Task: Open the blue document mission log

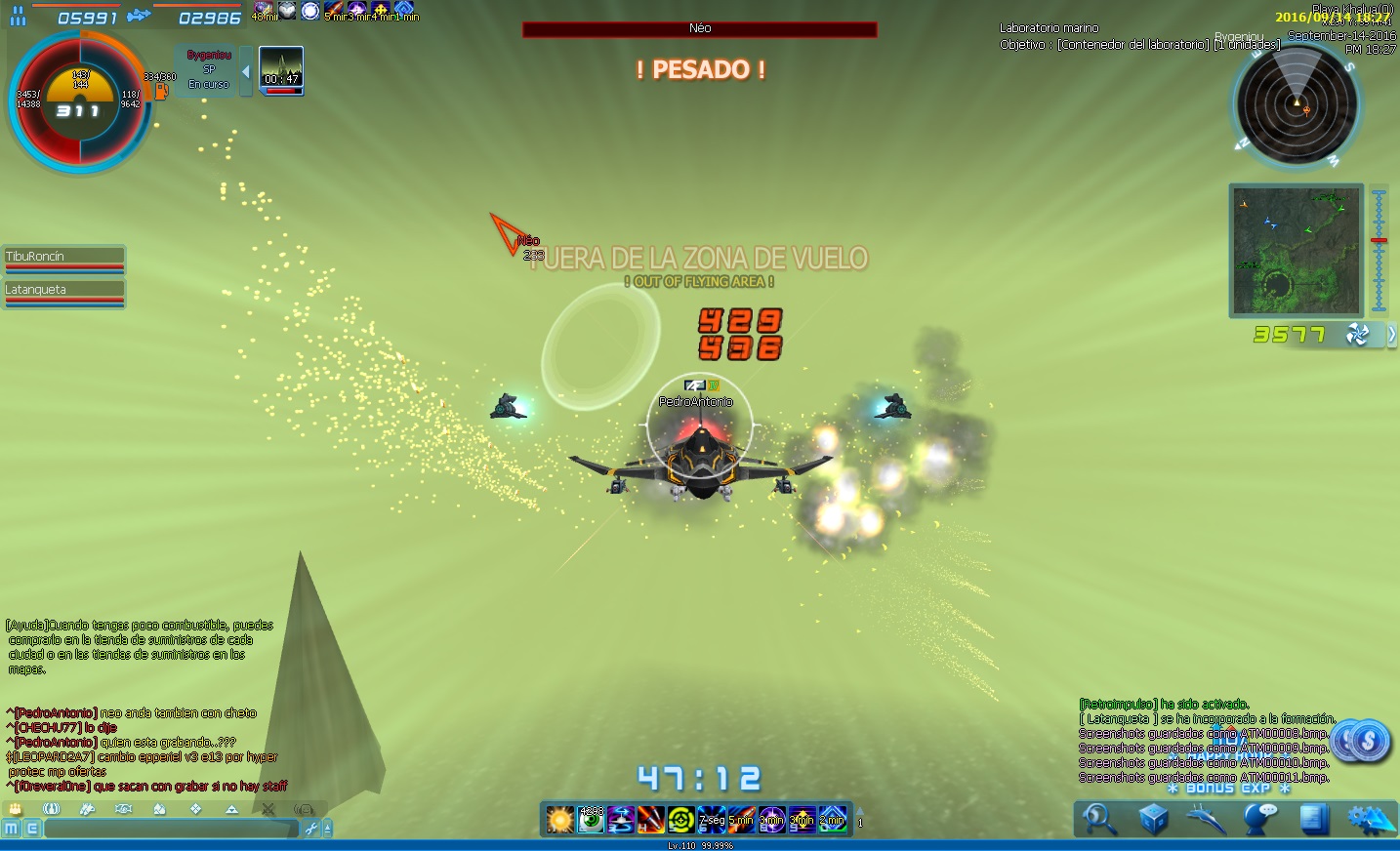Action: (1314, 820)
